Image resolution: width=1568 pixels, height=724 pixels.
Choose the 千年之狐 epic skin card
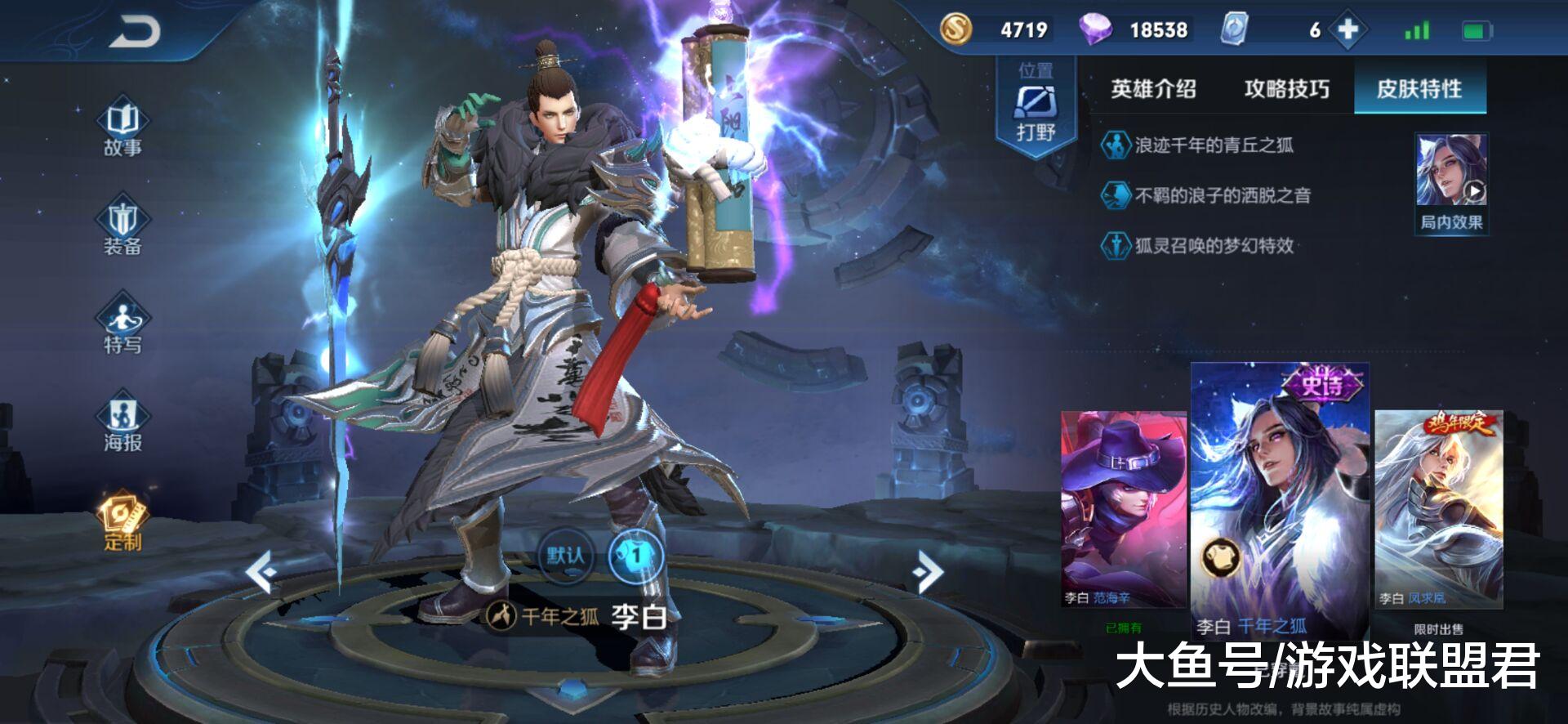pos(1280,498)
